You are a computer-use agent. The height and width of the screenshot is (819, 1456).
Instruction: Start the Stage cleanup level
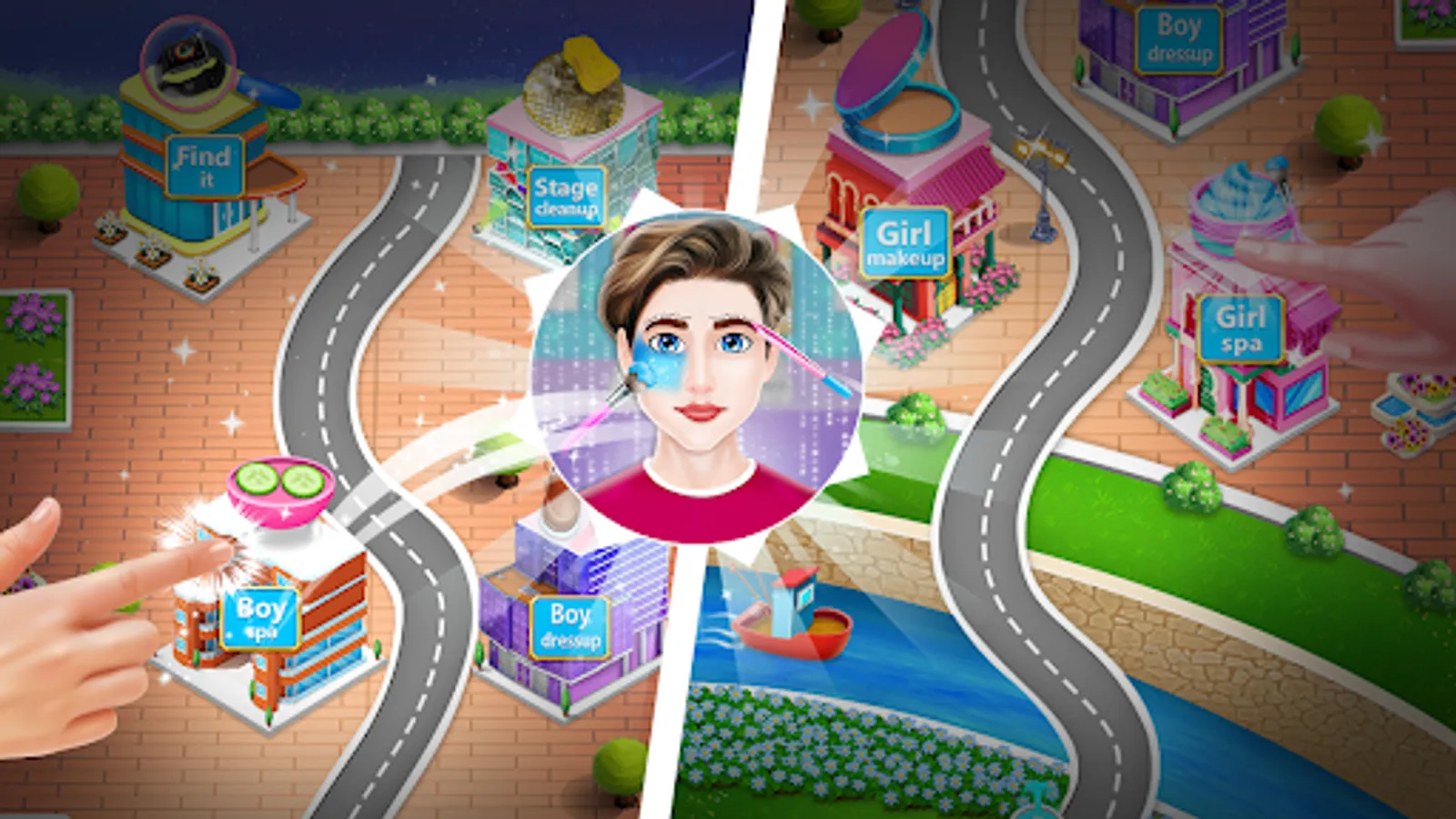click(567, 196)
